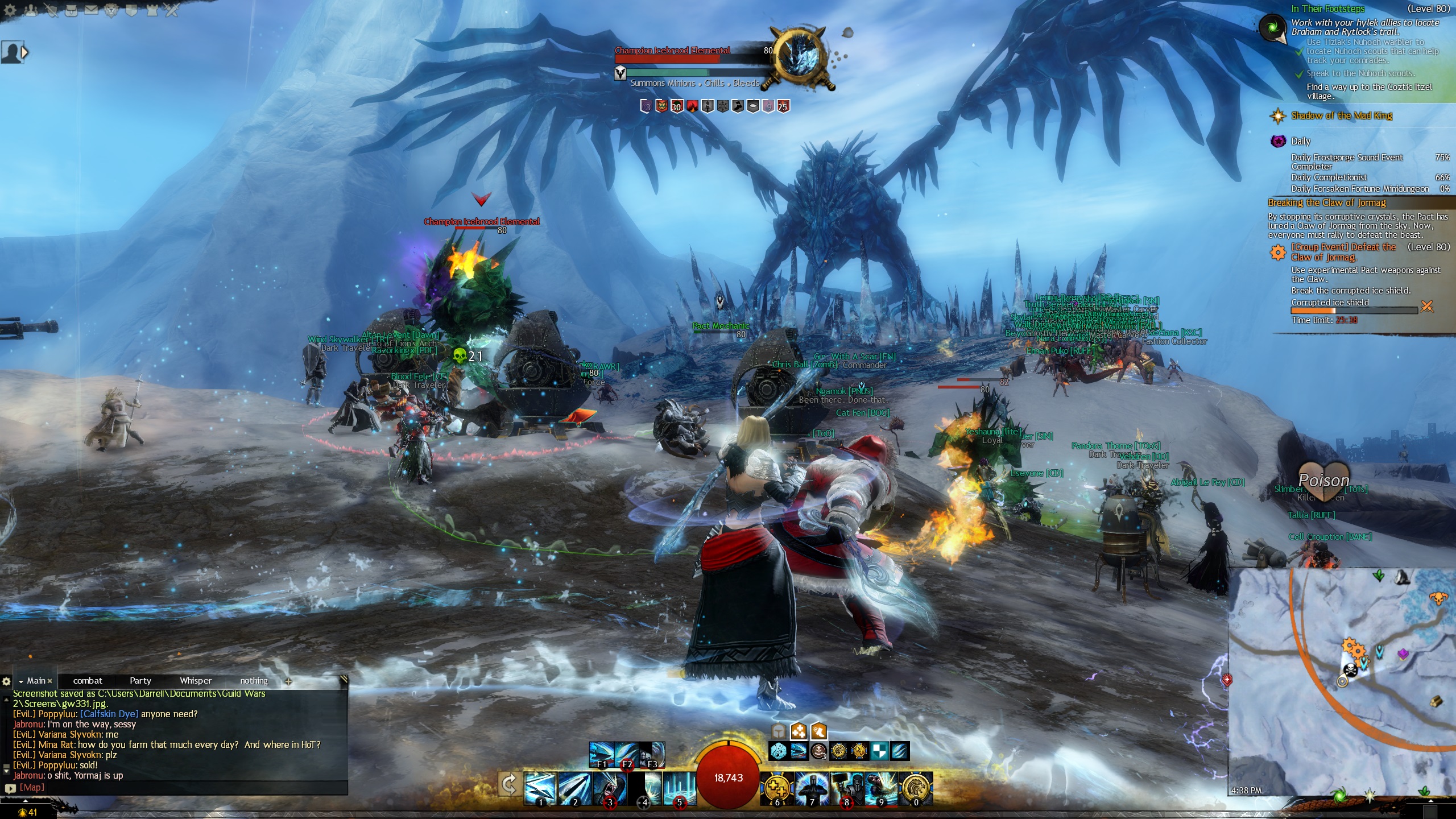Open the contacts and LFG people icon
This screenshot has height=819, width=1456.
(x=31, y=10)
